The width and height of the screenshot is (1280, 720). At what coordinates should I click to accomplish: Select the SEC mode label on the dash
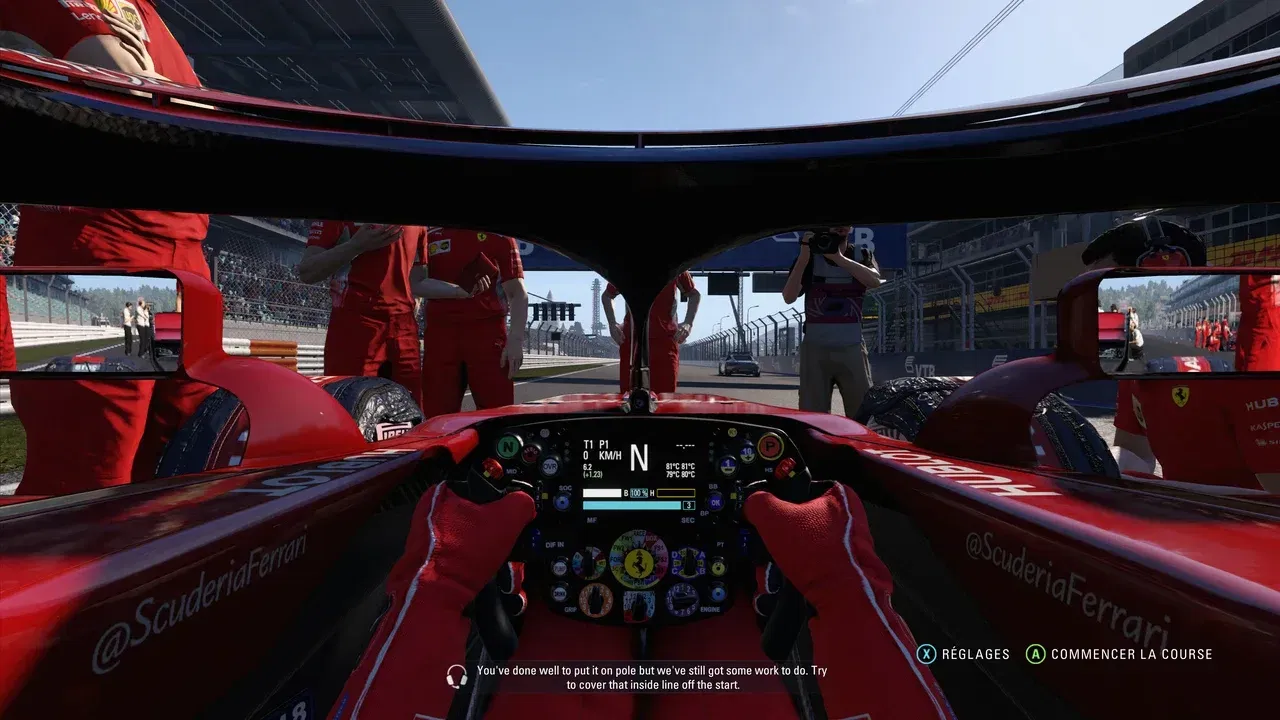click(688, 520)
